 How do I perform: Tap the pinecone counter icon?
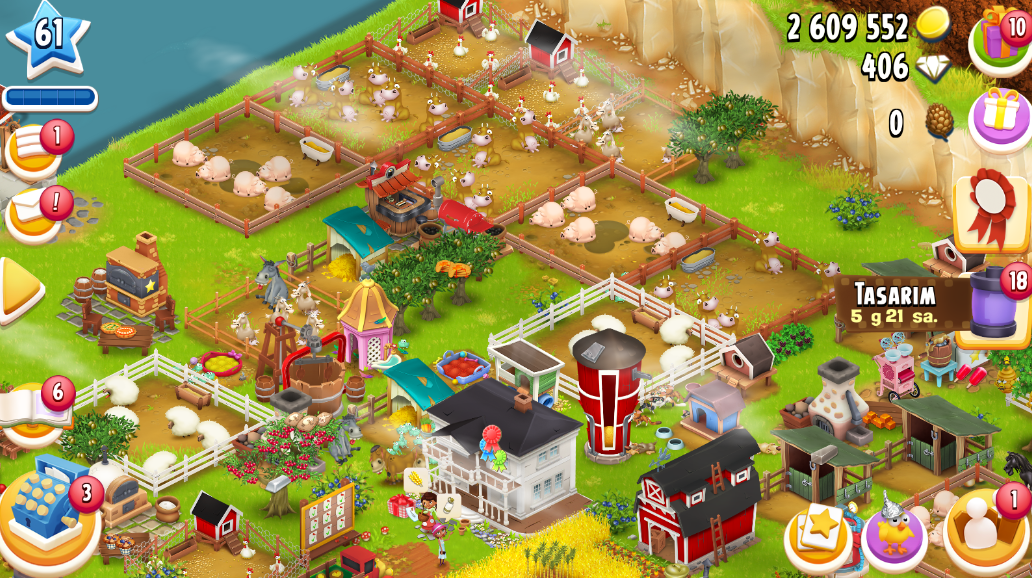click(938, 122)
